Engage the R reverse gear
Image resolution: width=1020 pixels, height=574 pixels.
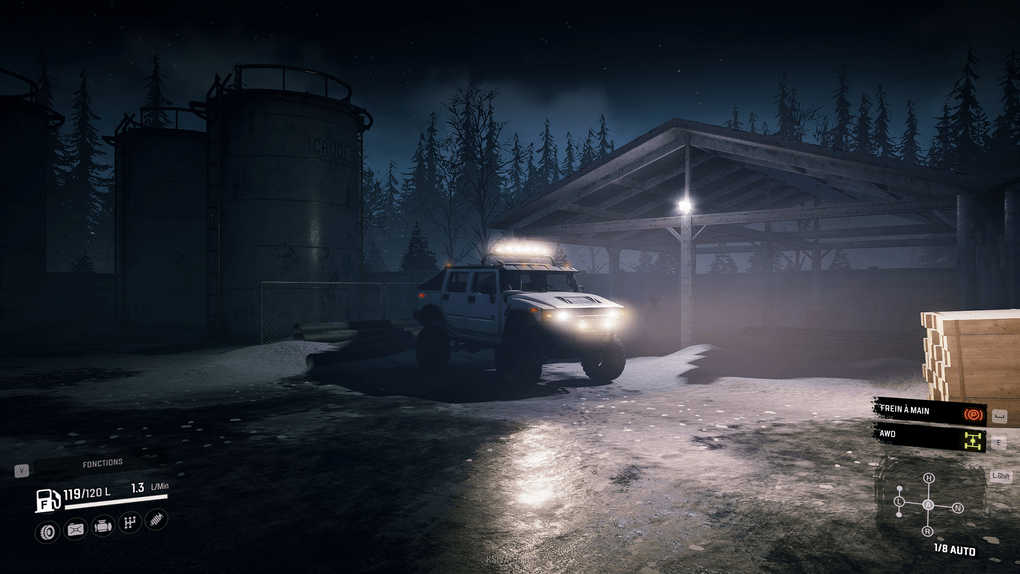[x=928, y=530]
